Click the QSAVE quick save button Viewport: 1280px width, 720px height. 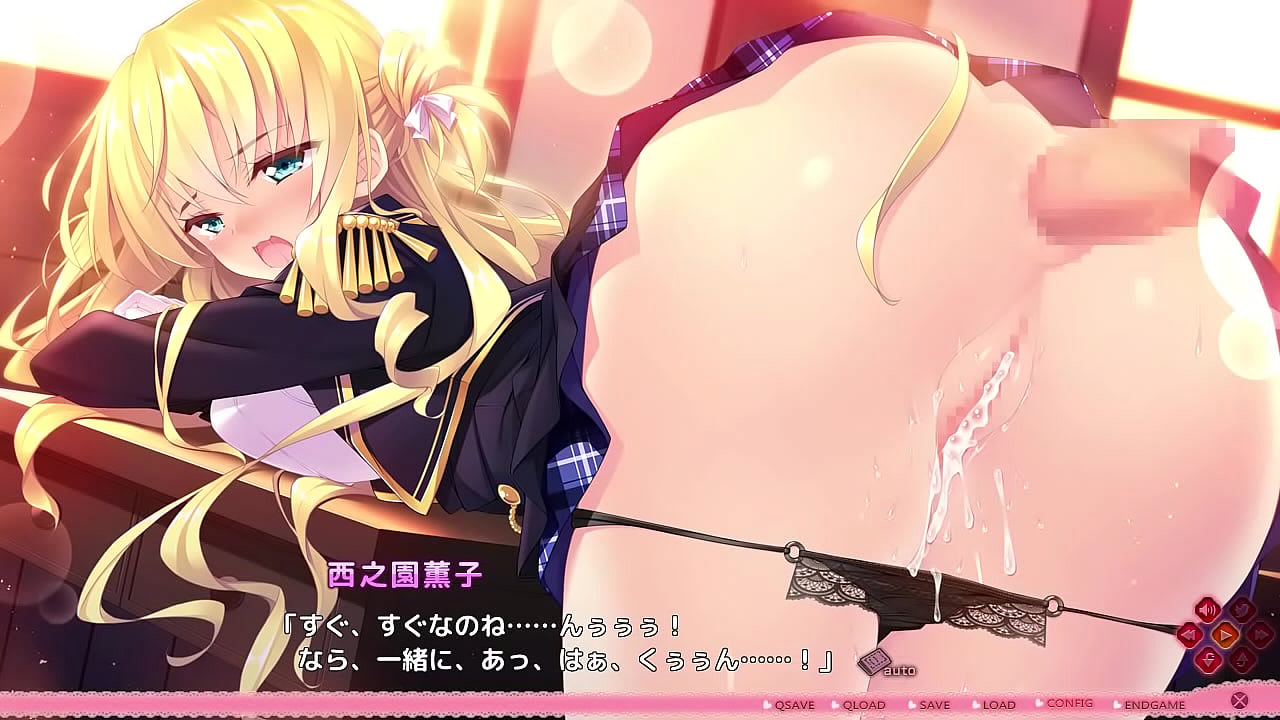794,705
